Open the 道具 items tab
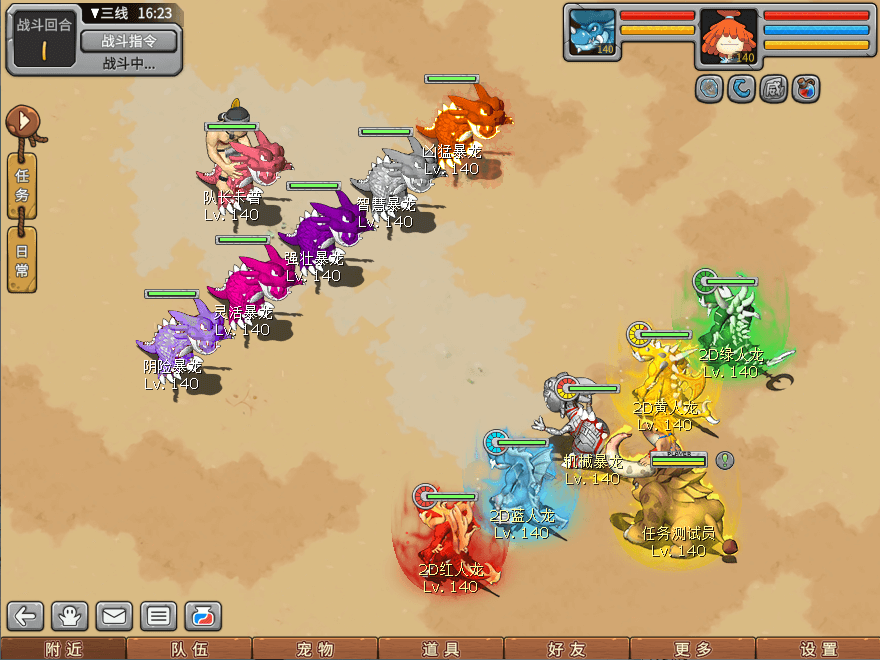 pos(441,649)
